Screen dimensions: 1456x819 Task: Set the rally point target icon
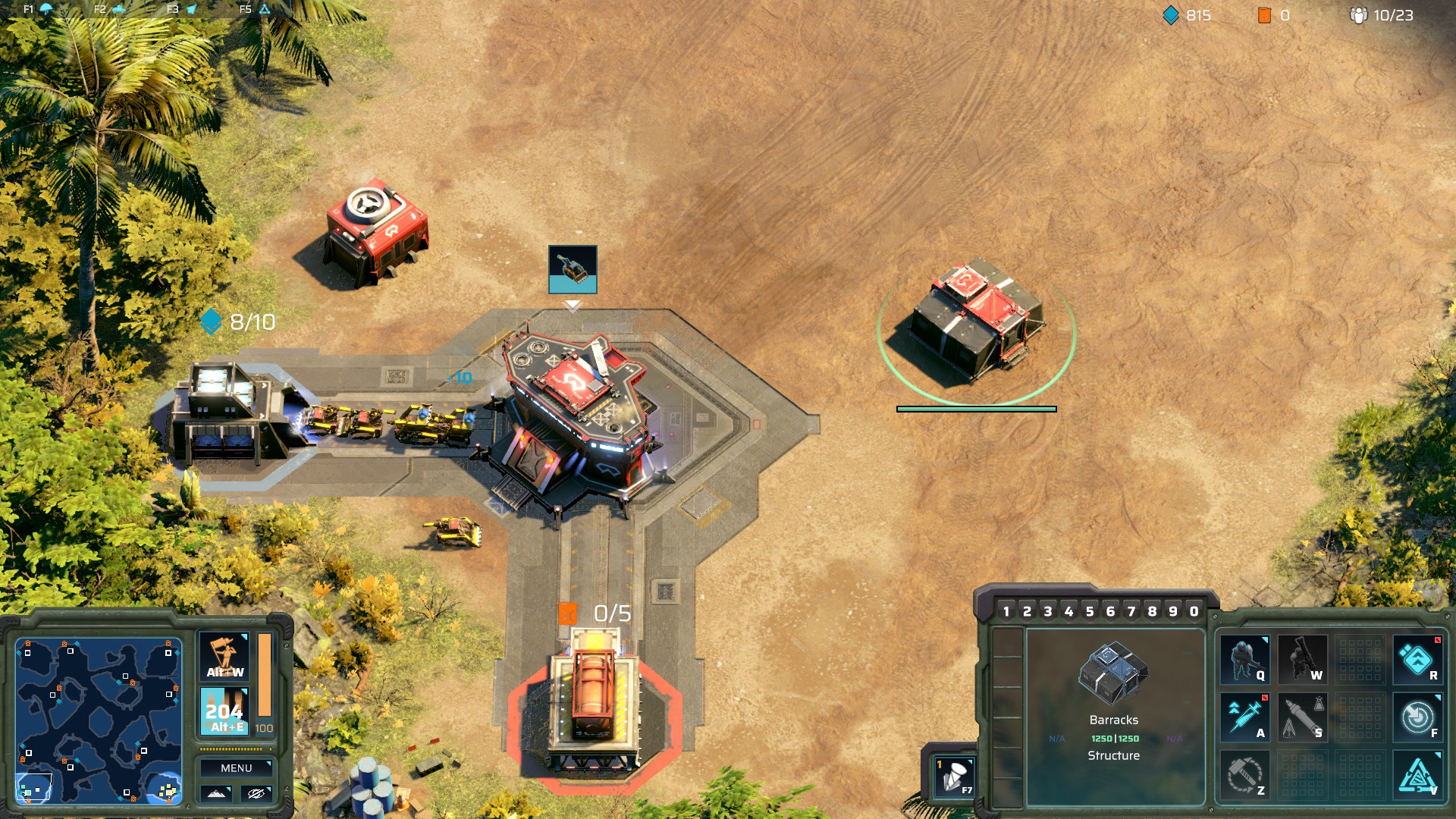[1417, 717]
